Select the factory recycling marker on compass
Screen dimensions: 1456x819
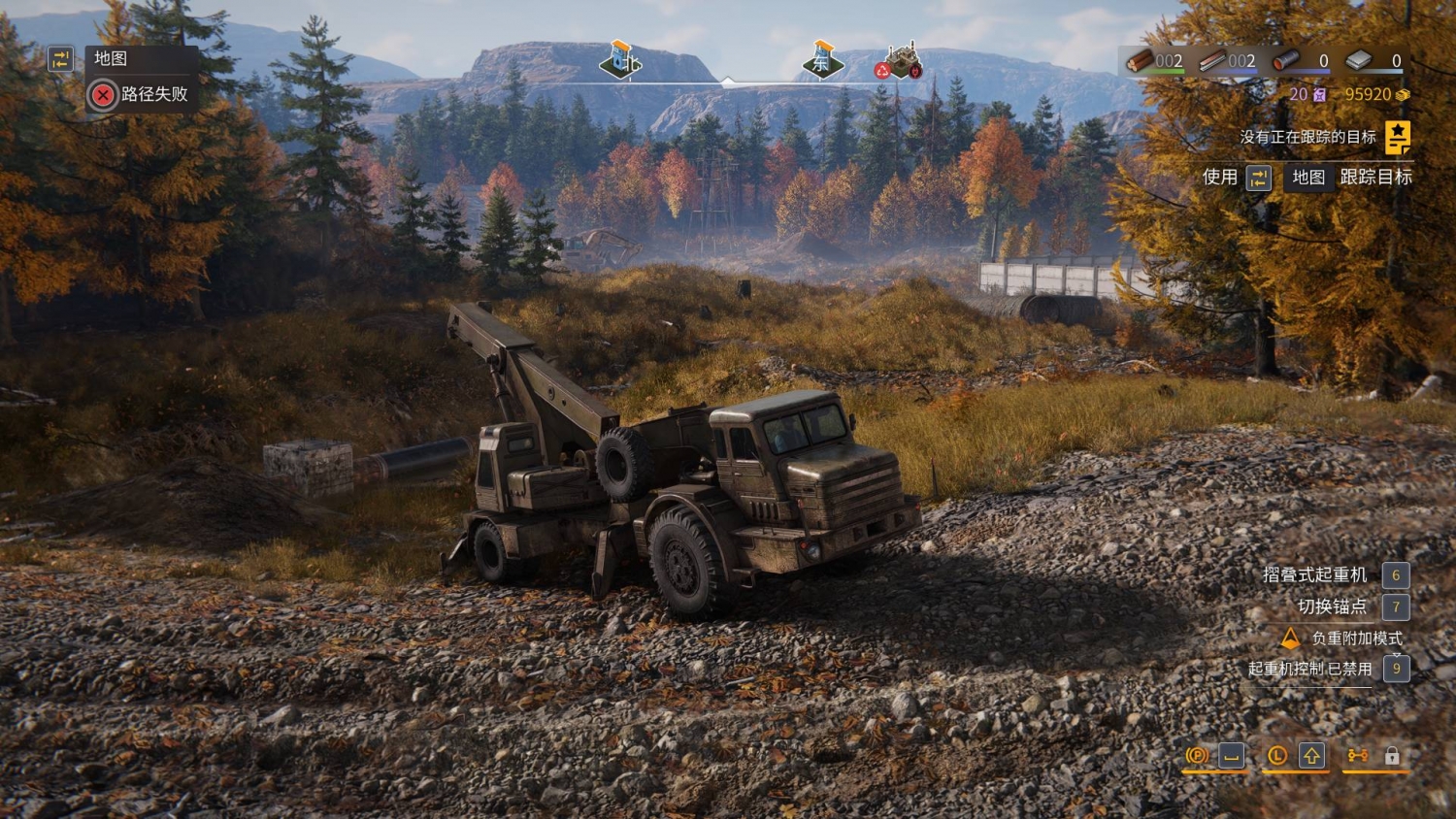902,61
